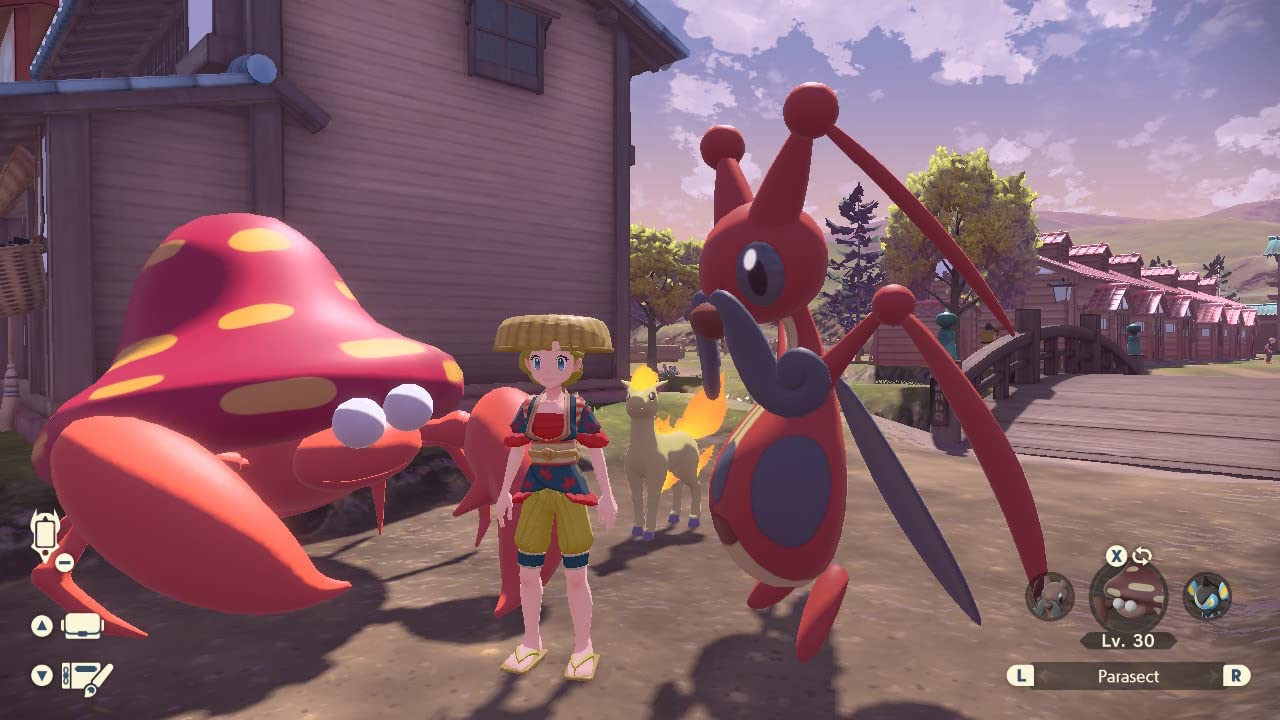
Task: Click the circular cycle-arrows icon
Action: 1143,556
